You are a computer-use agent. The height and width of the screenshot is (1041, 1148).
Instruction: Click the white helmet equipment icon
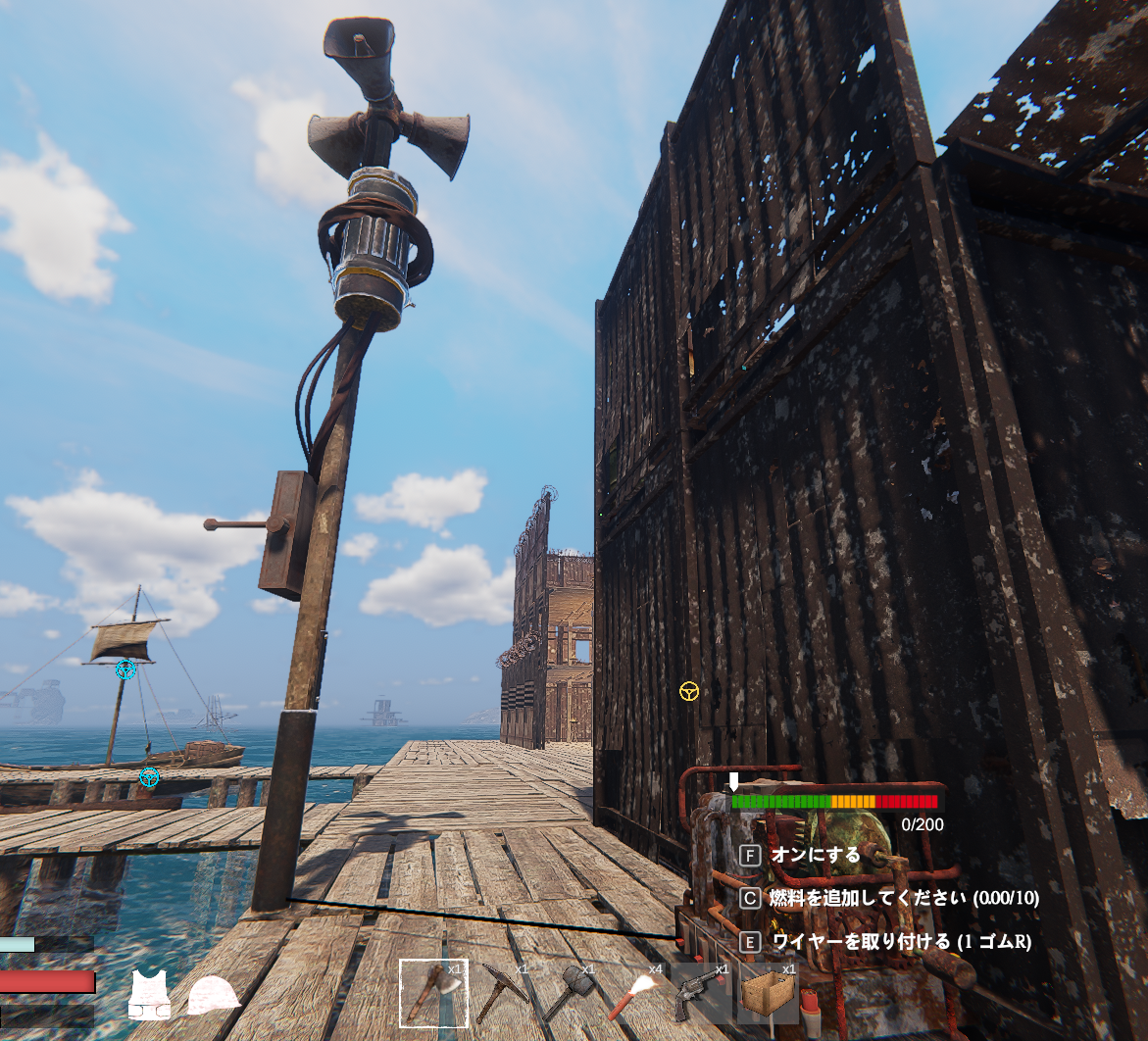tap(214, 995)
